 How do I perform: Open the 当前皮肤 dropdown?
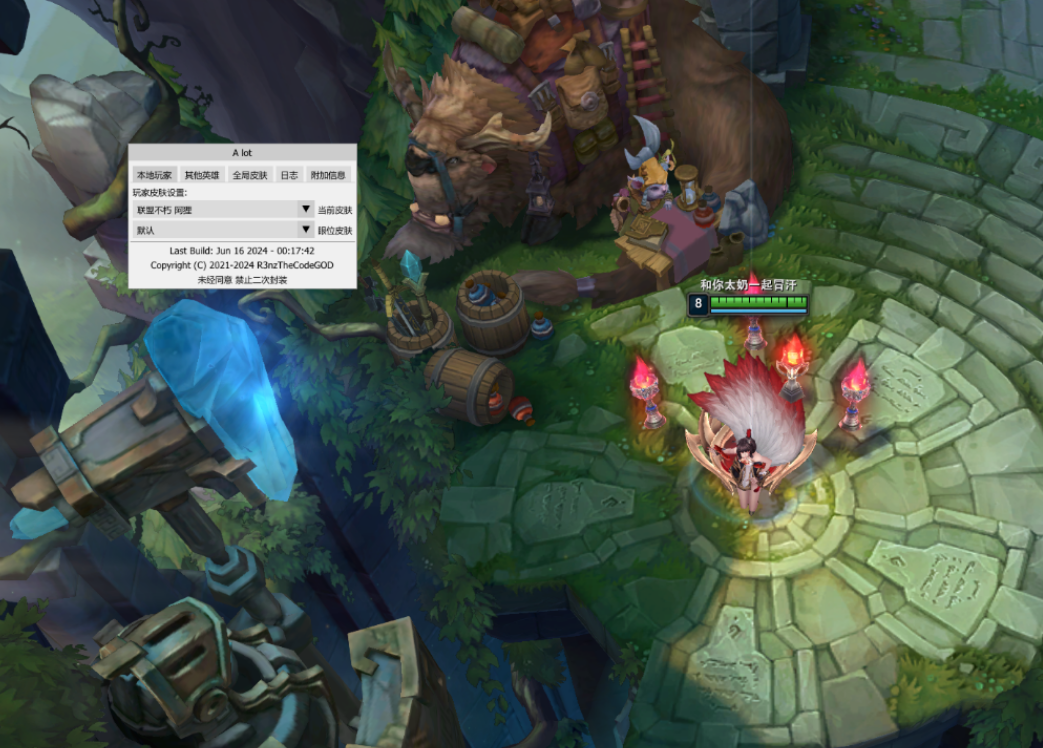(x=223, y=210)
